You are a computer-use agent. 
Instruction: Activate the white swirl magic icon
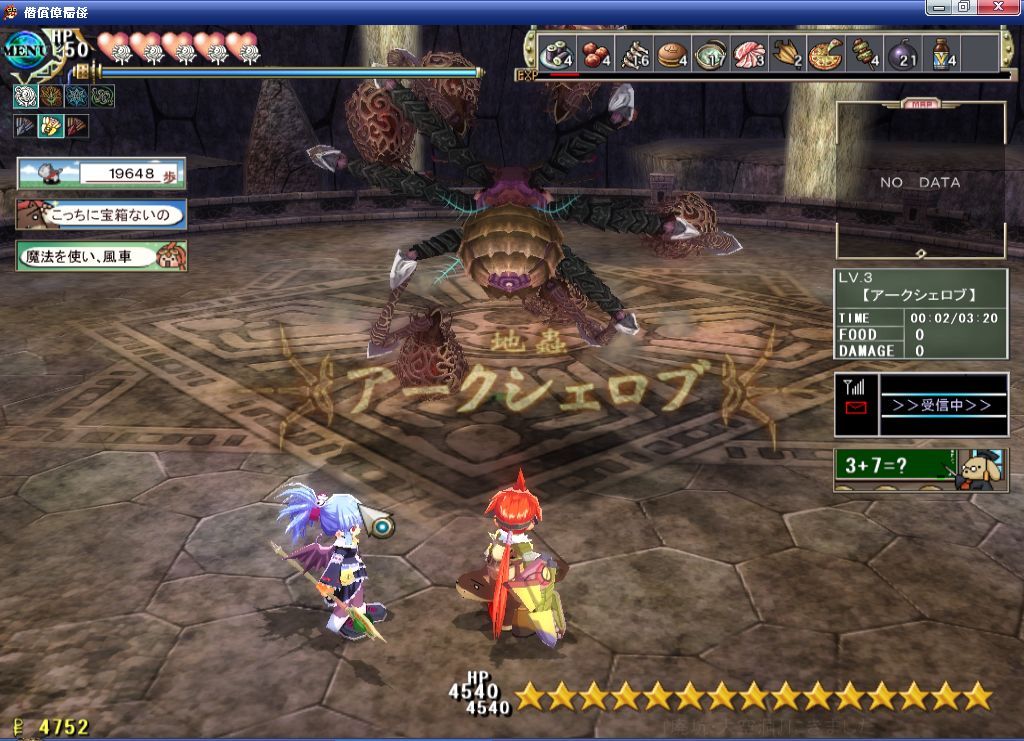click(24, 96)
